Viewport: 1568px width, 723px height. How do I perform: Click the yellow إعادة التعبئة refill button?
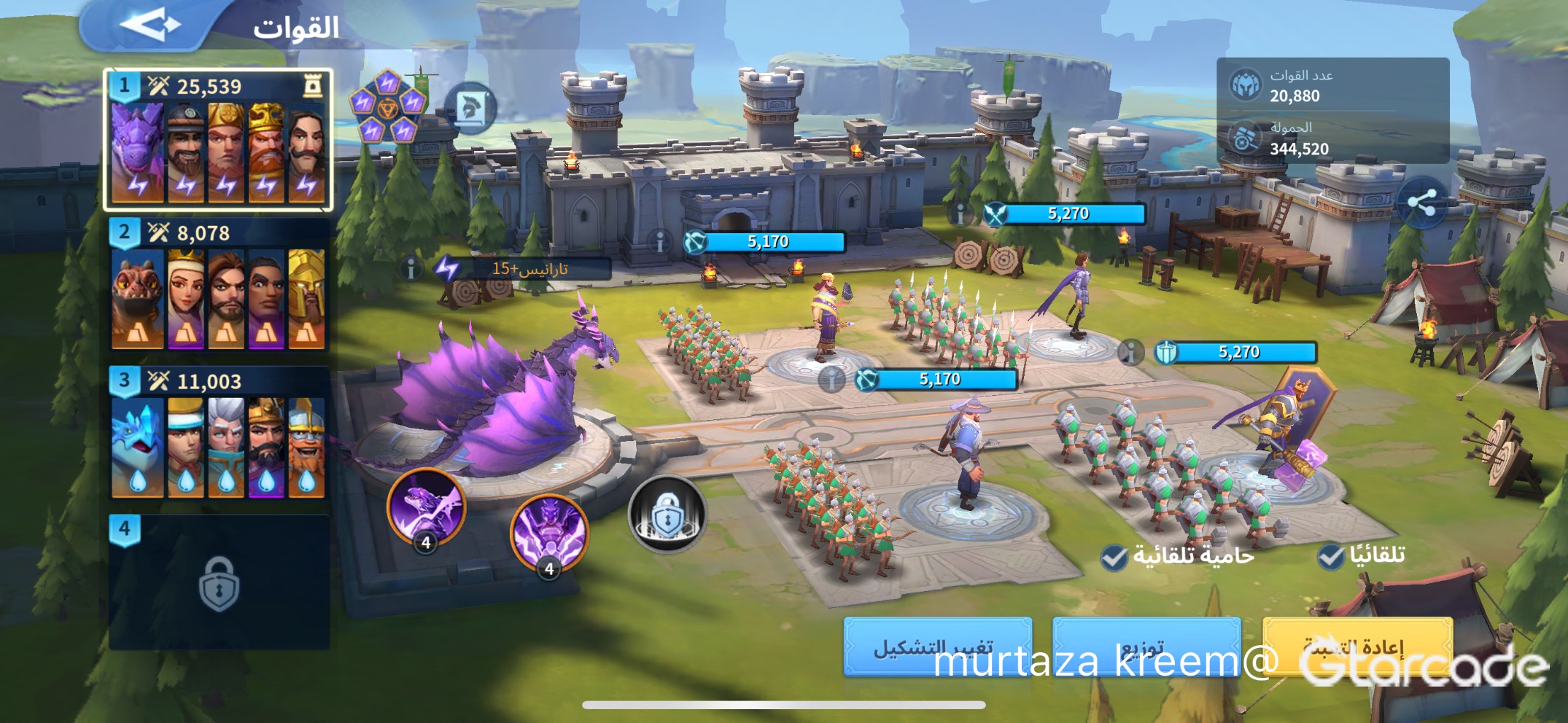point(1357,646)
